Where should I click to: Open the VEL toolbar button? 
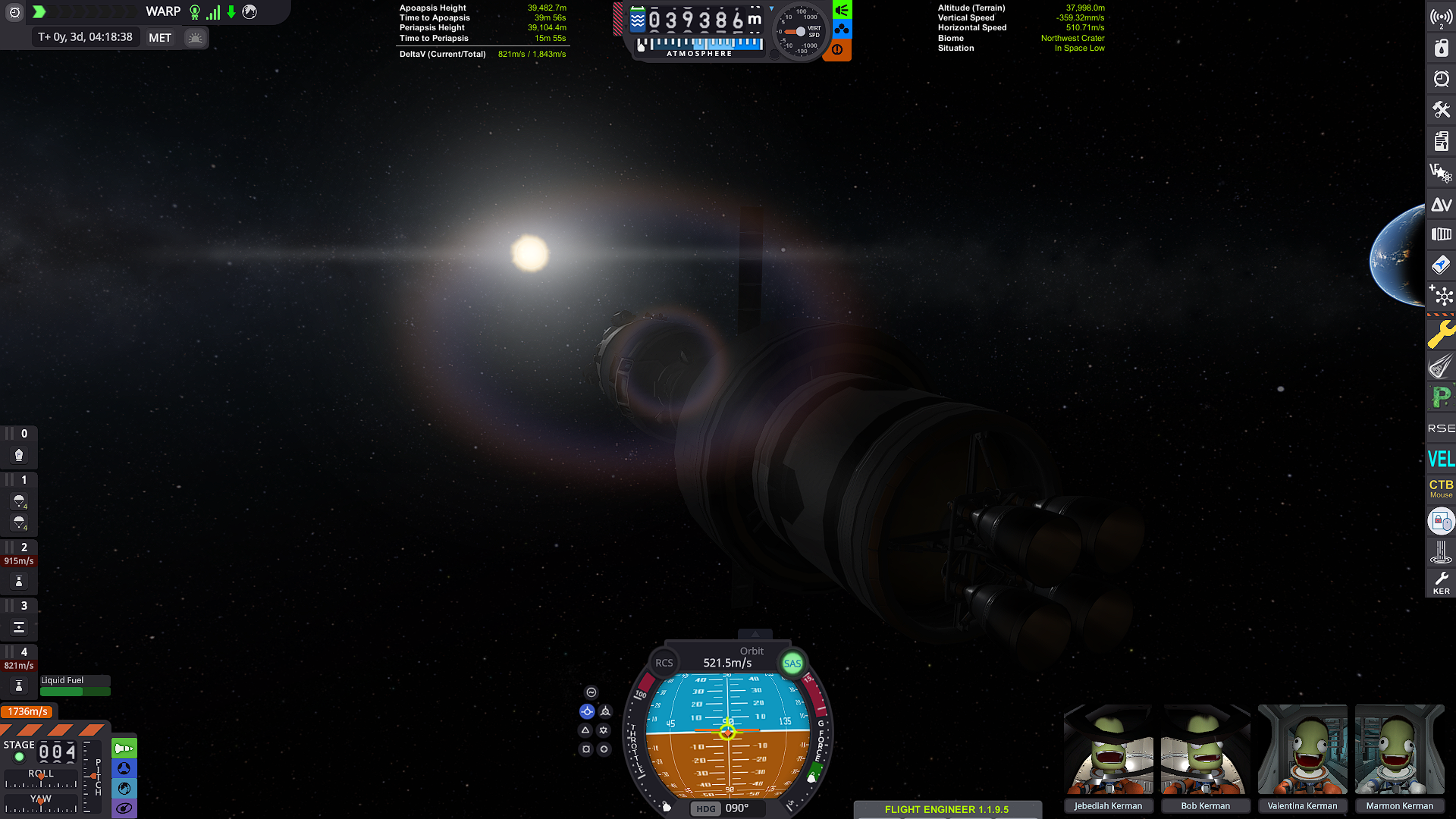pyautogui.click(x=1441, y=459)
